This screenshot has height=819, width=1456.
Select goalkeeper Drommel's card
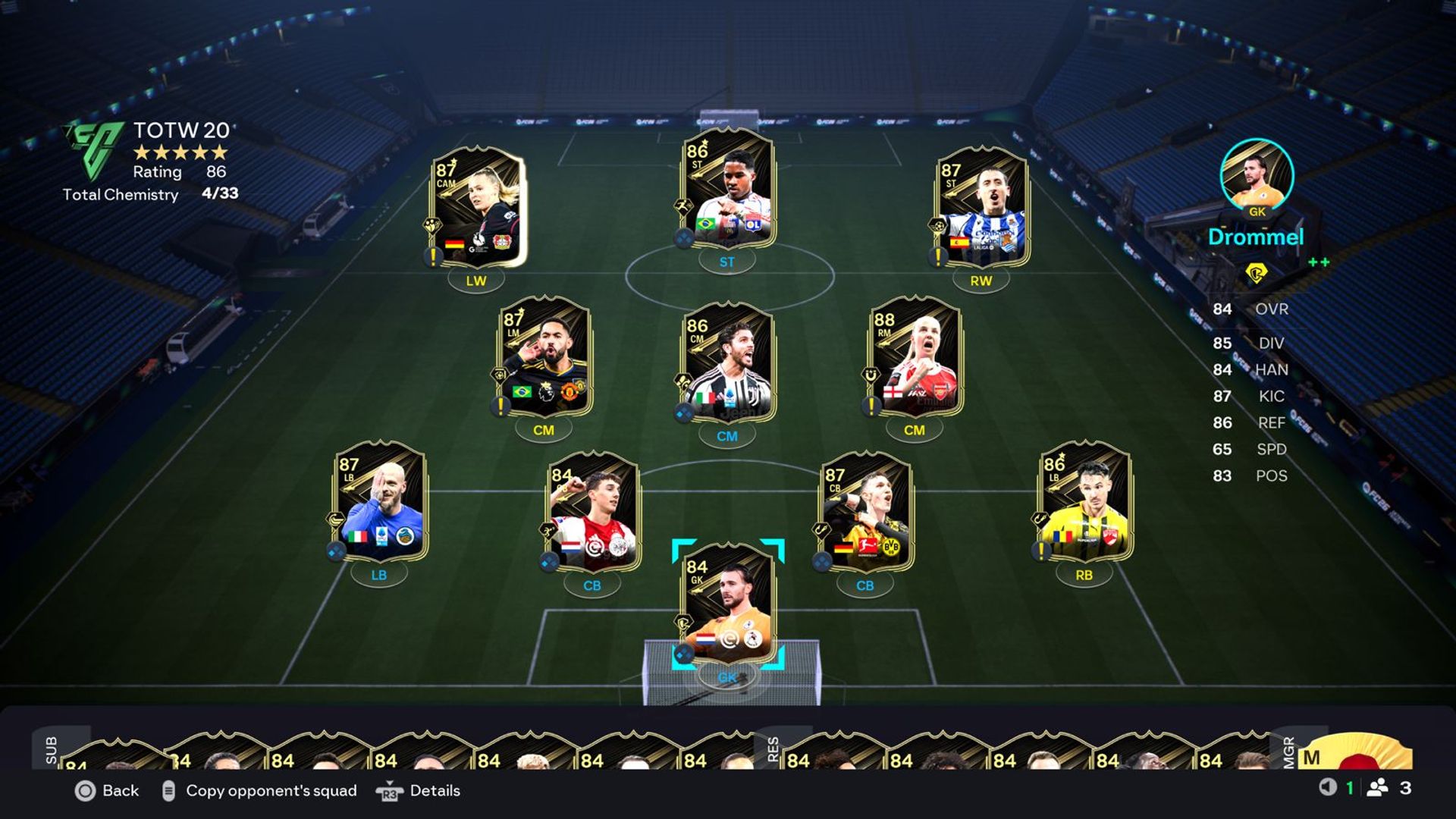(x=728, y=604)
